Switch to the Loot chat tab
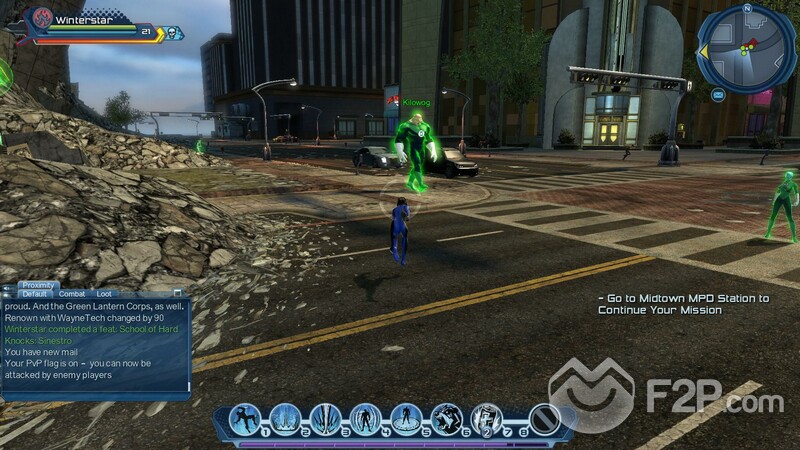 [104, 294]
